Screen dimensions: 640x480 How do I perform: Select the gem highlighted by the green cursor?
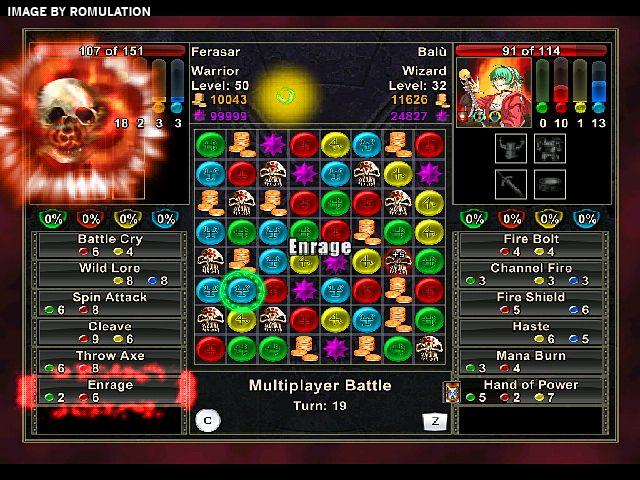(241, 290)
